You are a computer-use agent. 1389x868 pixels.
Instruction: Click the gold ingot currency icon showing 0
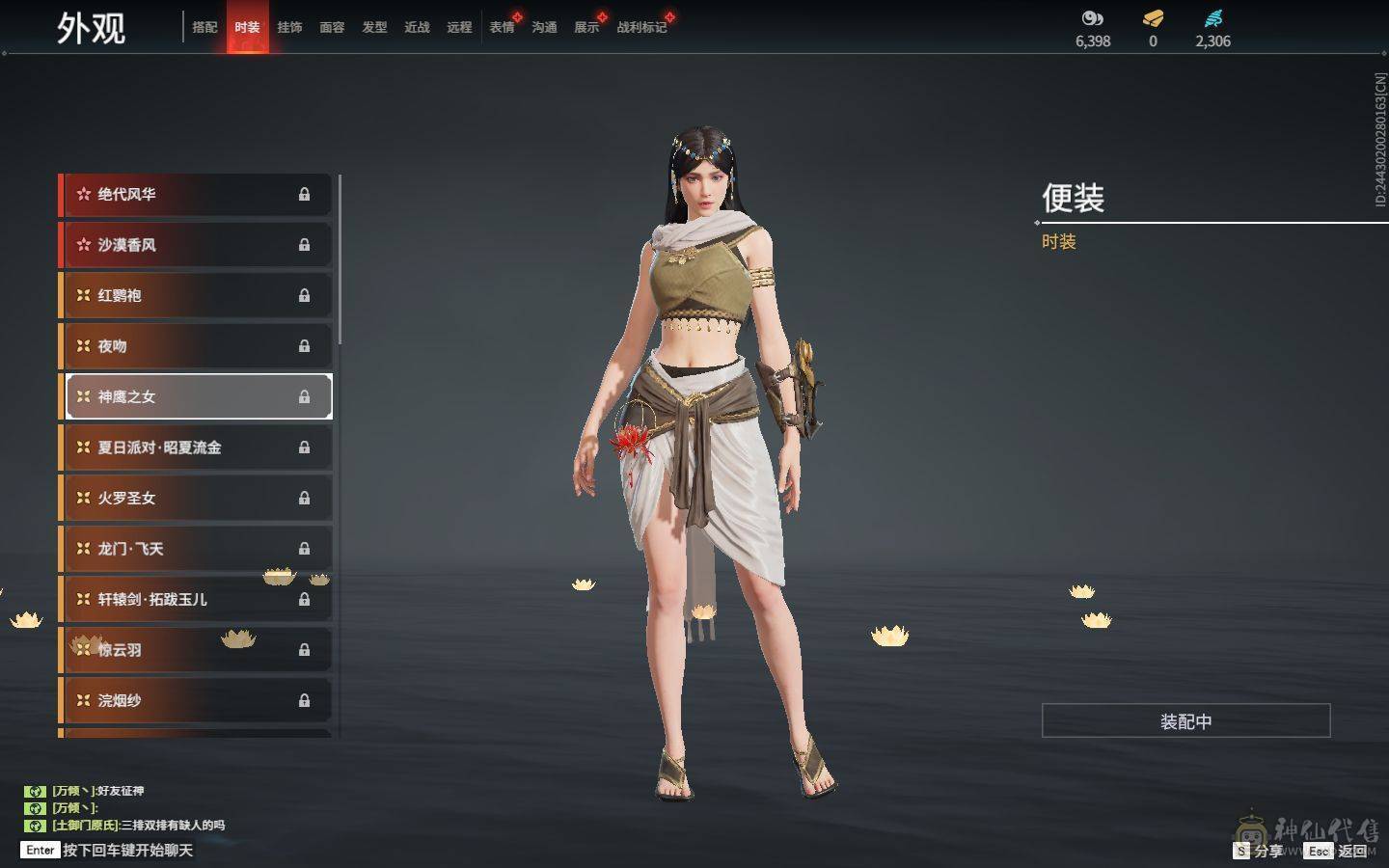click(x=1152, y=17)
